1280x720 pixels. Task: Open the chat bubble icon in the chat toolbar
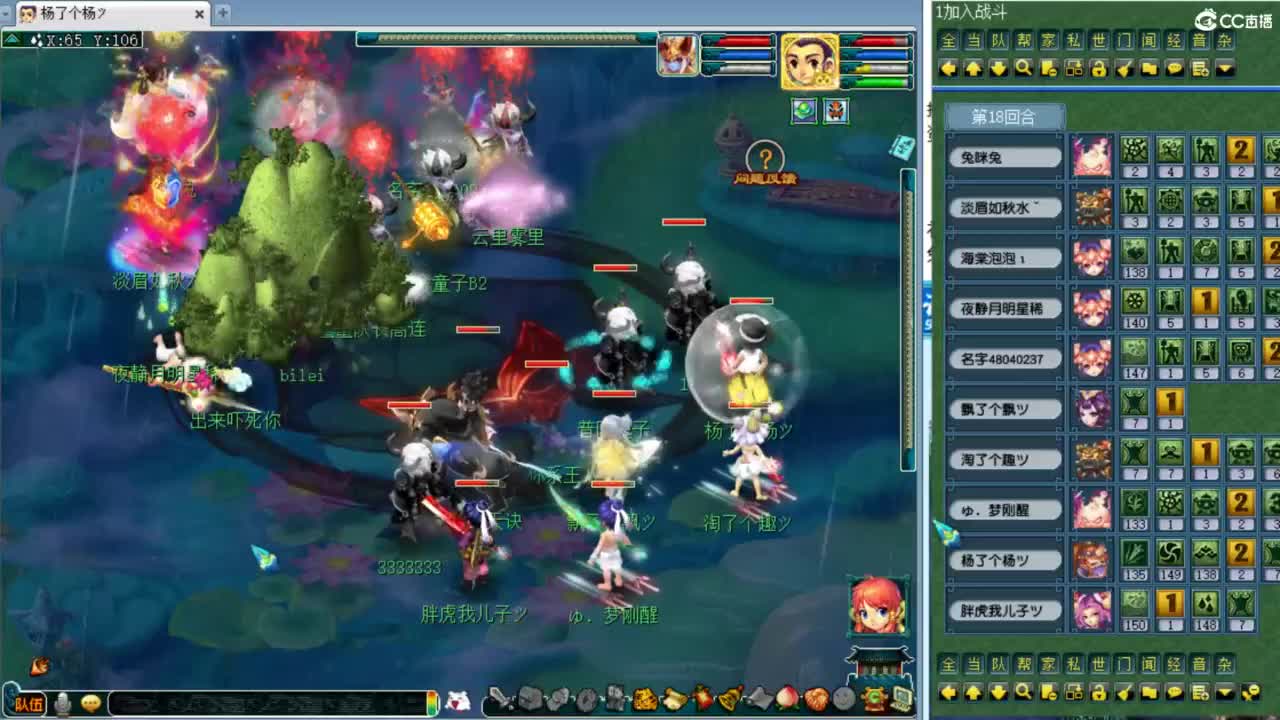coord(1175,66)
